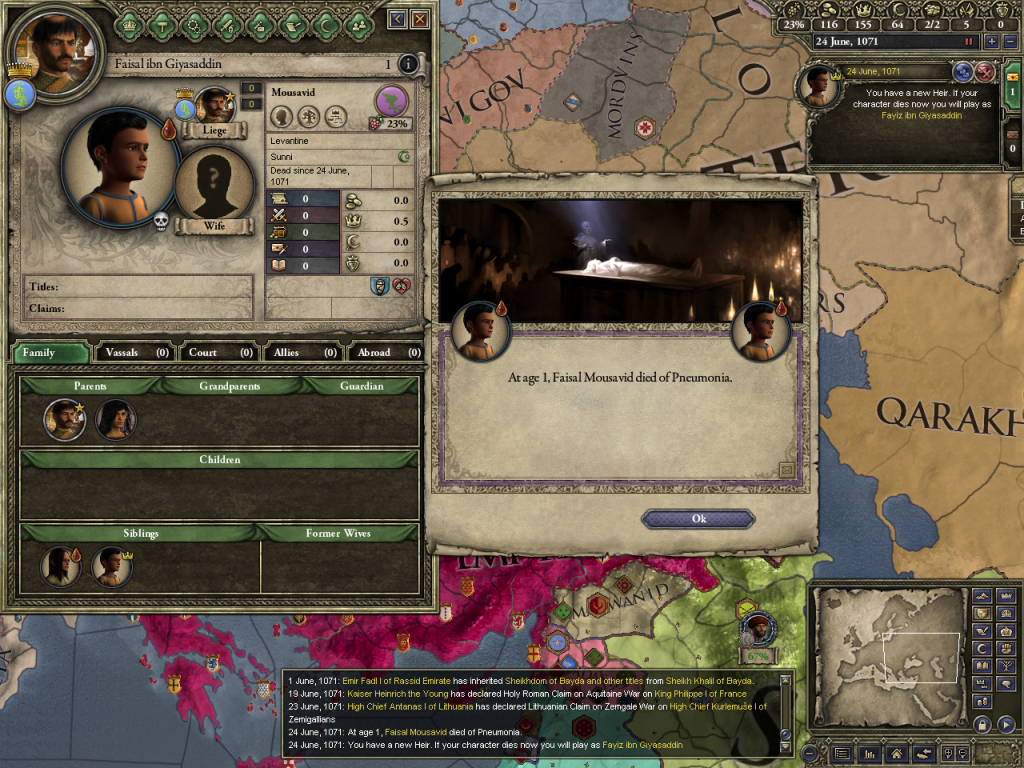Select the terrain map mode button
This screenshot has height=768, width=1024.
(981, 597)
